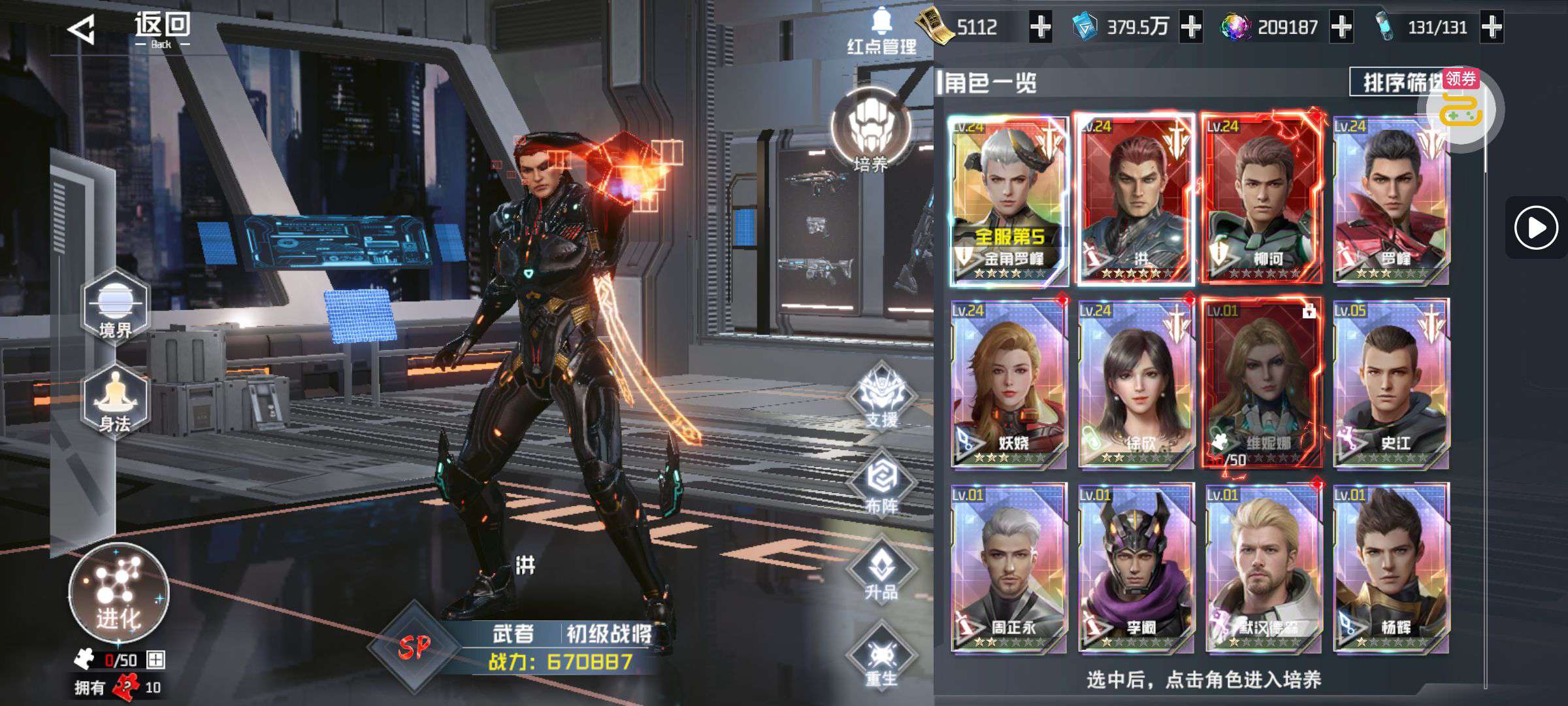This screenshot has height=706, width=1568.
Task: Pick the 妖娆 character card
Action: tap(1008, 384)
